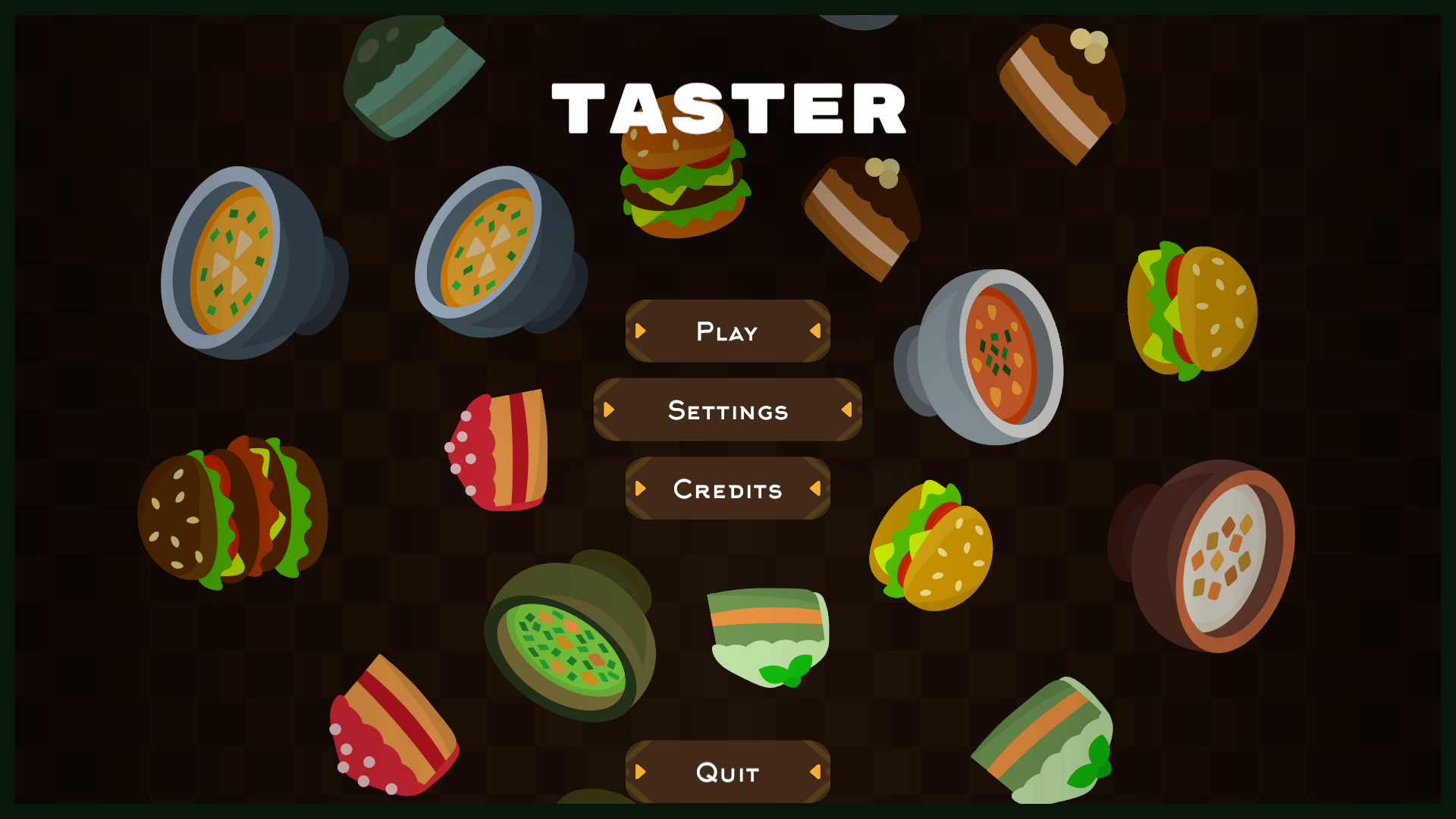Quit the game

727,772
